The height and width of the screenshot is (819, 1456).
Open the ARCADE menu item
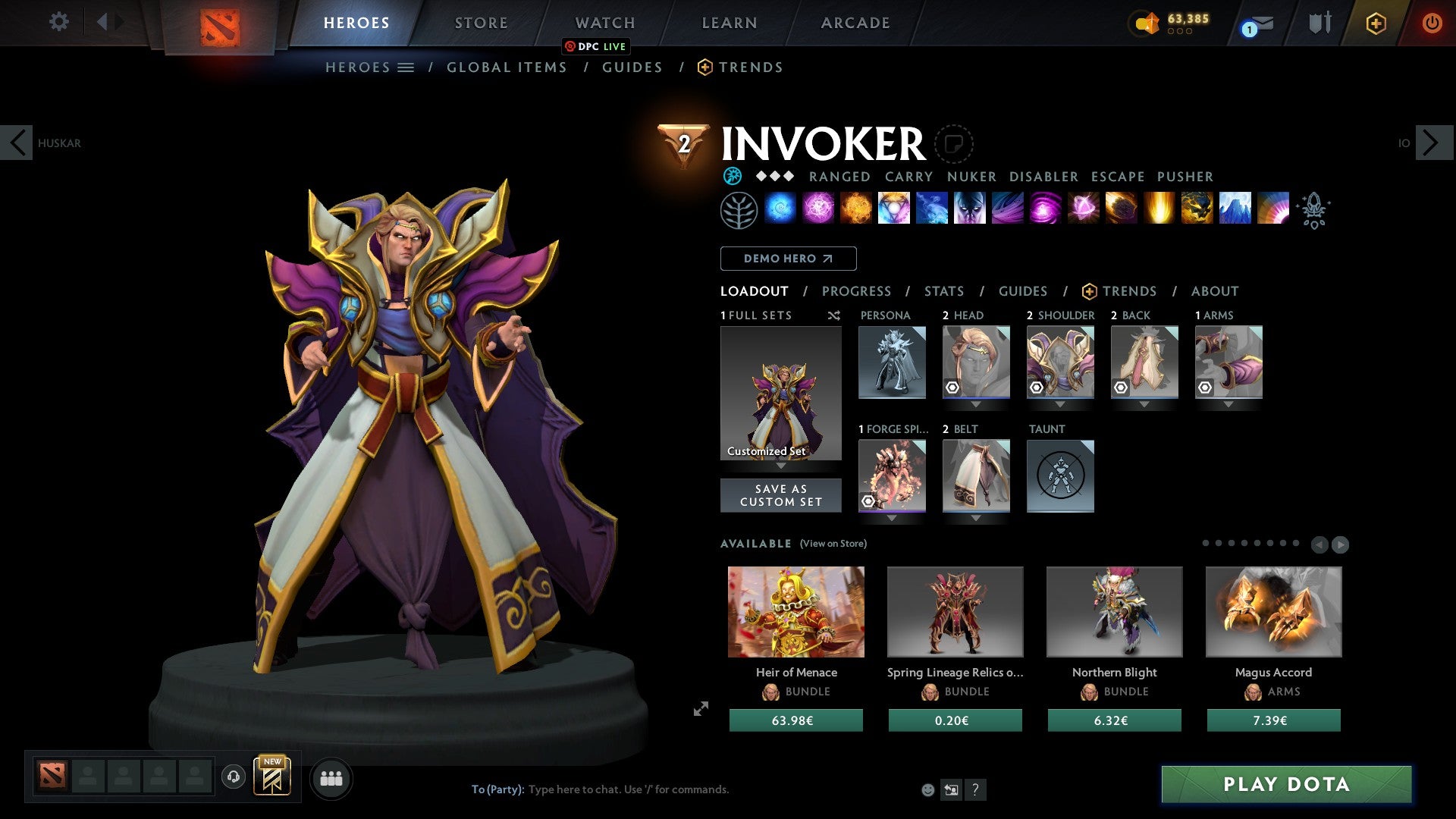pos(855,23)
